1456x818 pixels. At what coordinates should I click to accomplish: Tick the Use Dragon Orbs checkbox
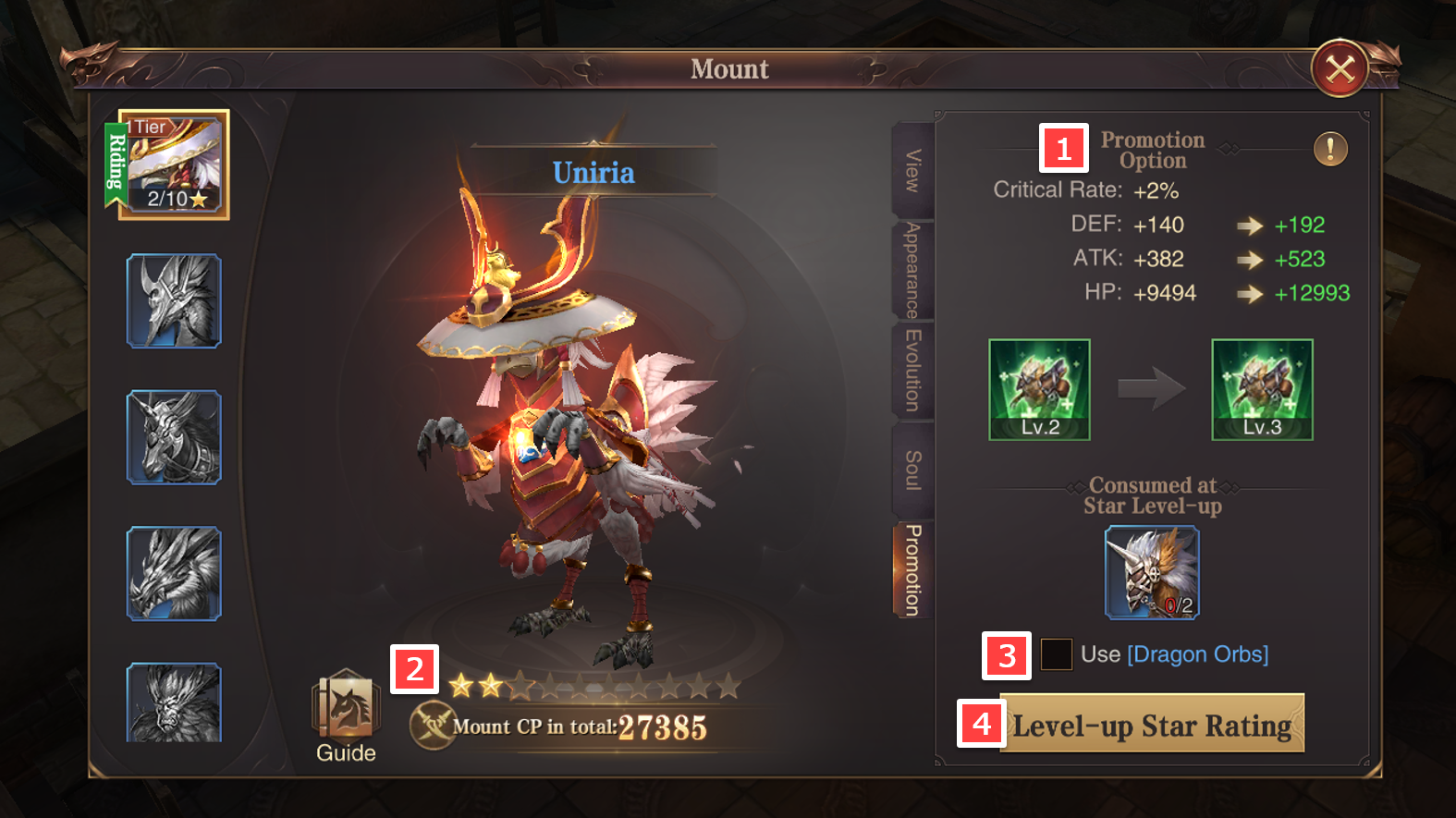point(1057,654)
